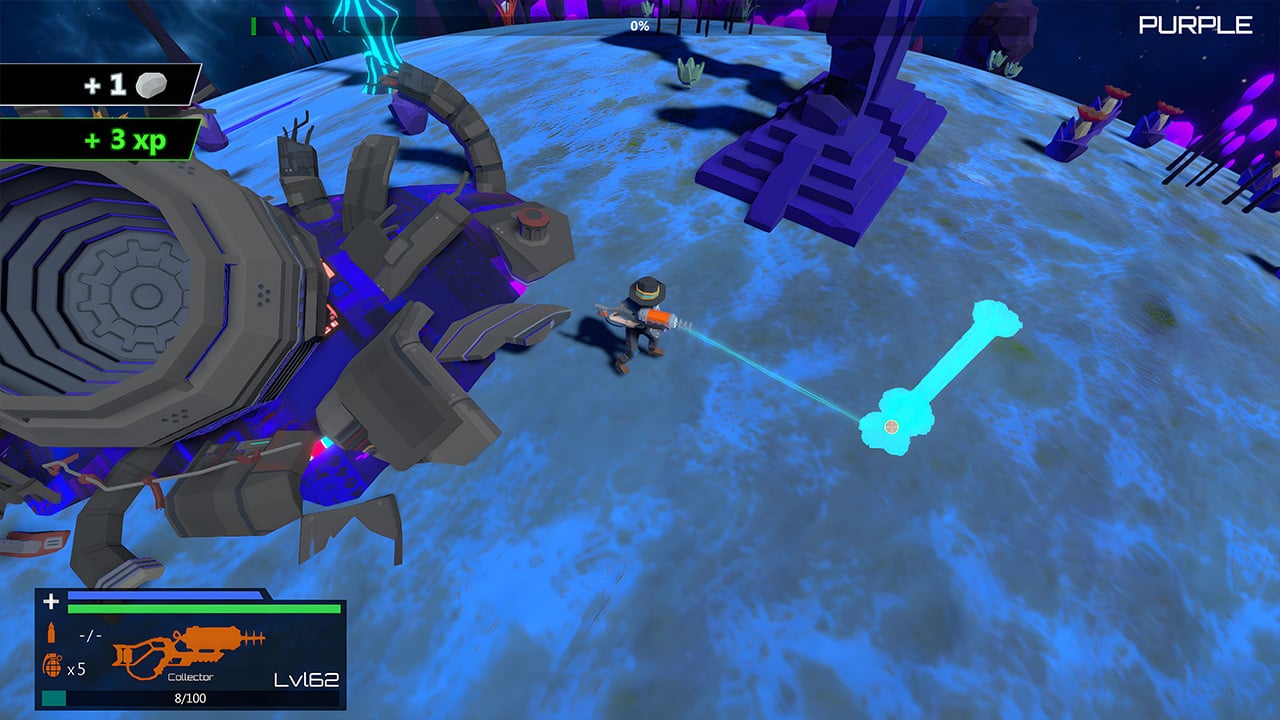This screenshot has width=1280, height=720.
Task: Click the grenade icon in the weapon panel
Action: [53, 666]
